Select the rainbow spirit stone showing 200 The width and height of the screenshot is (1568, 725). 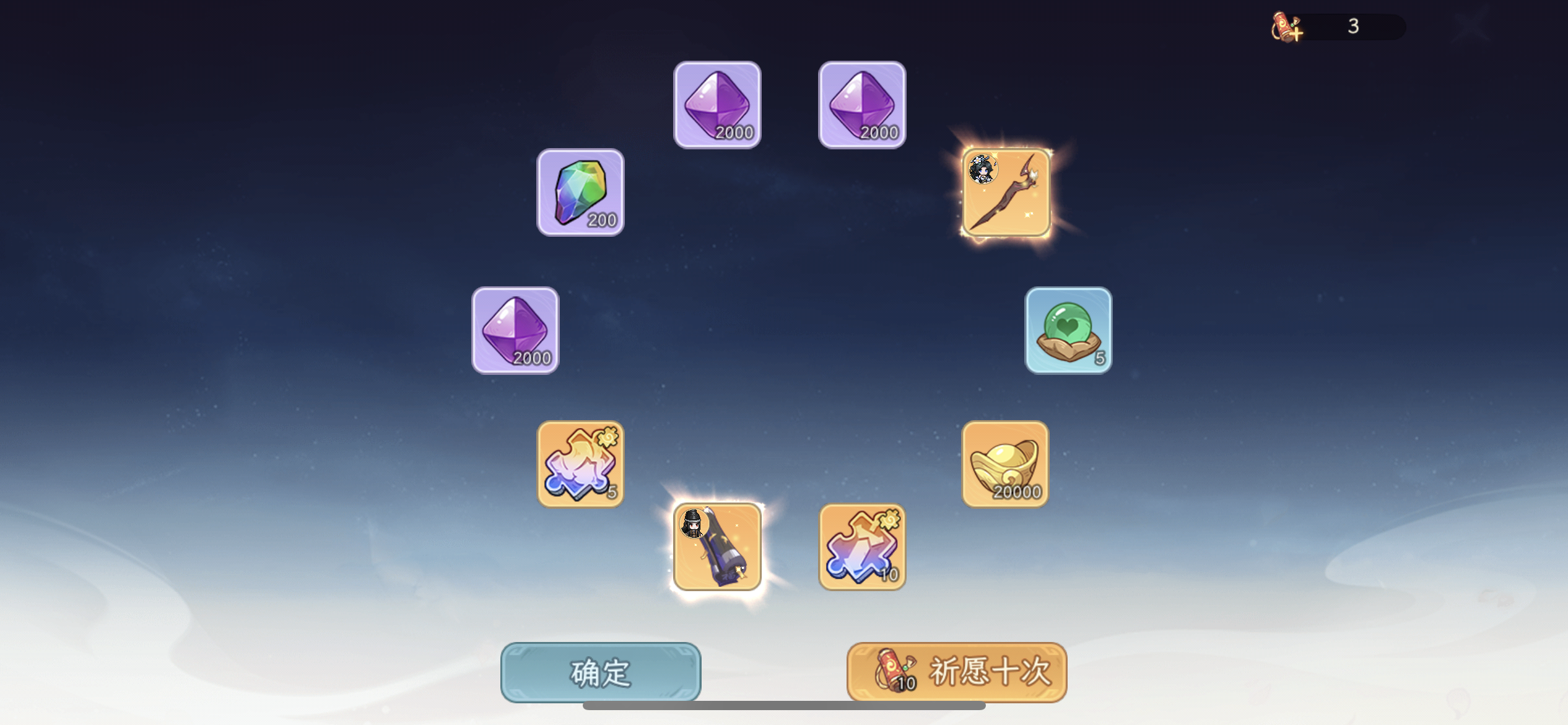pos(580,193)
